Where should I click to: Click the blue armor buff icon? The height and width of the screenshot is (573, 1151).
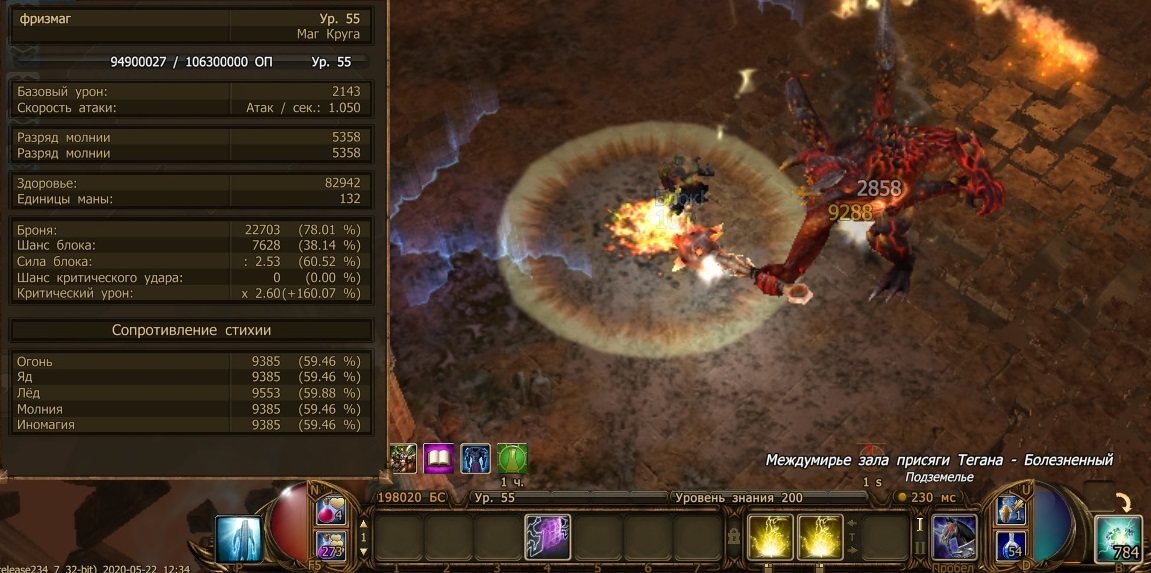coord(475,459)
